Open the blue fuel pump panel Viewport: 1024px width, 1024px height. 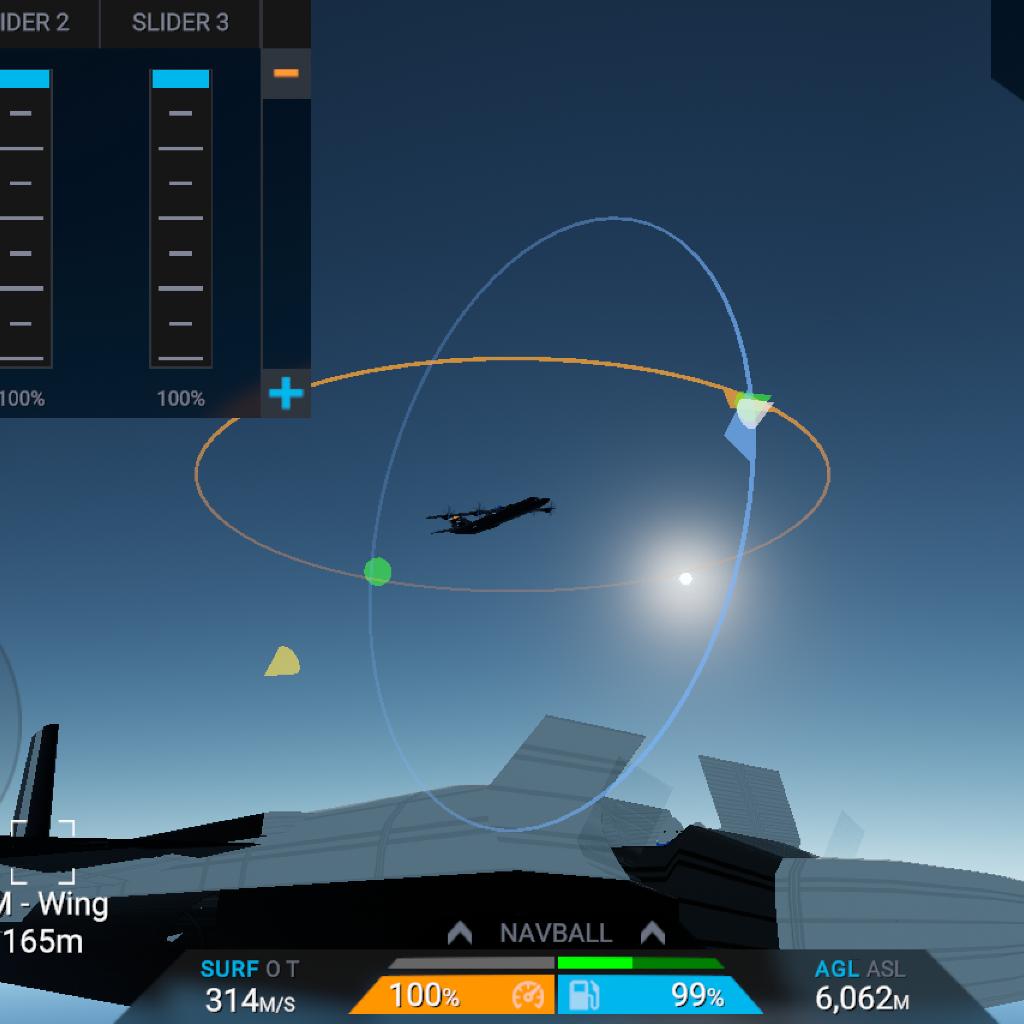point(655,995)
